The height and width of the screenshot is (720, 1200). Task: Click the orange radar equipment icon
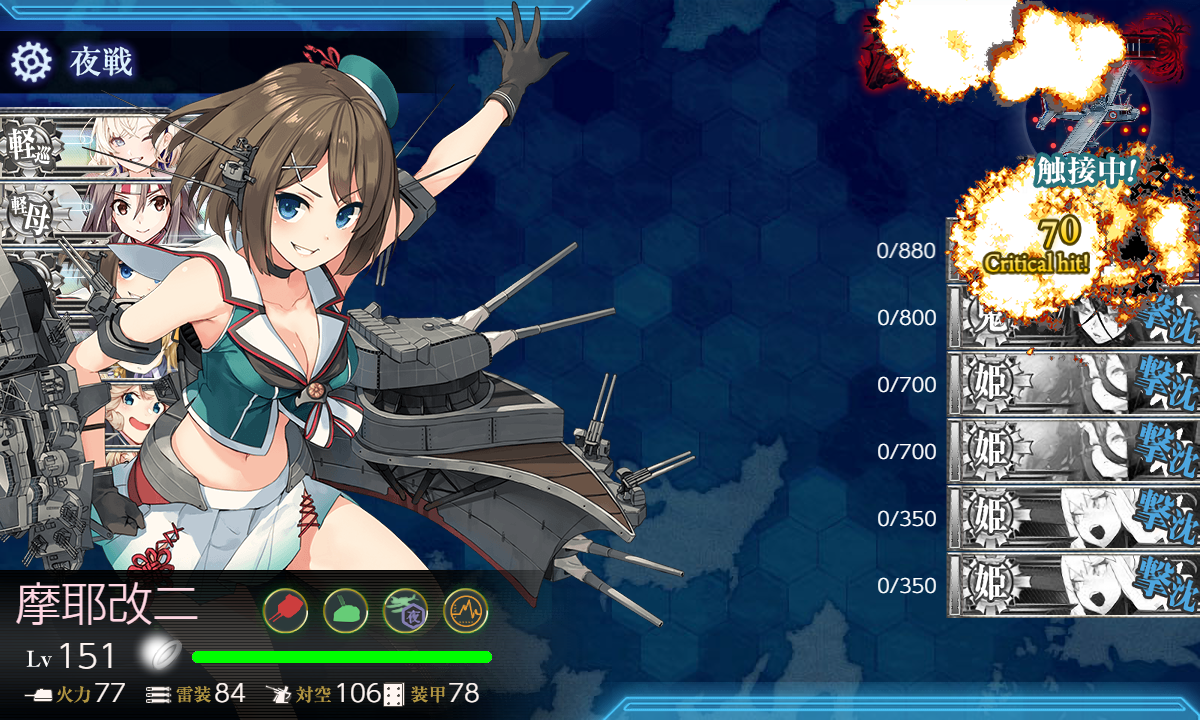[465, 609]
